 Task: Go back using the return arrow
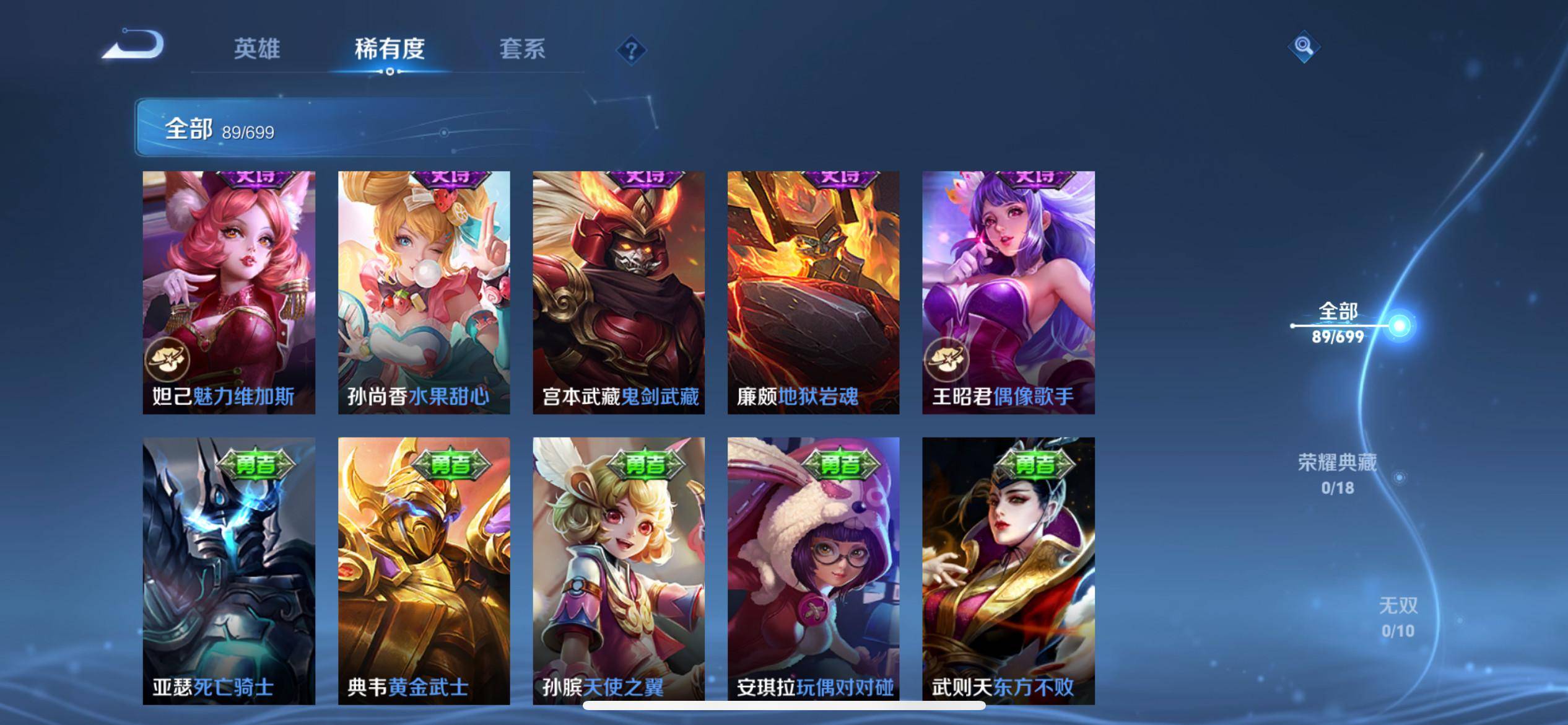pyautogui.click(x=133, y=45)
